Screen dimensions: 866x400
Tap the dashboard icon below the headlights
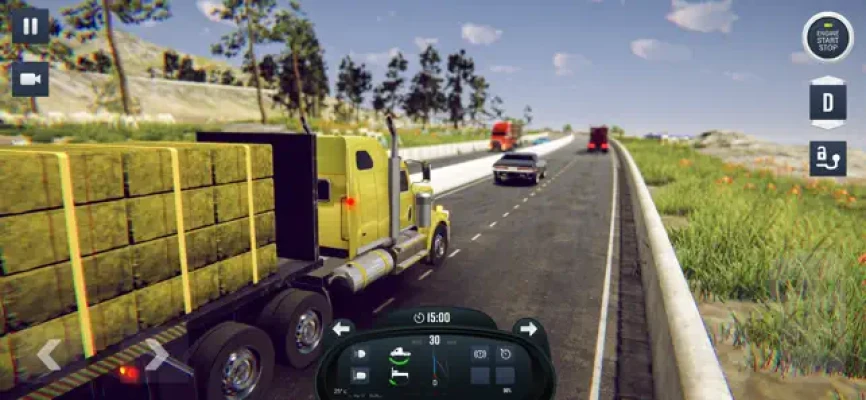360,375
